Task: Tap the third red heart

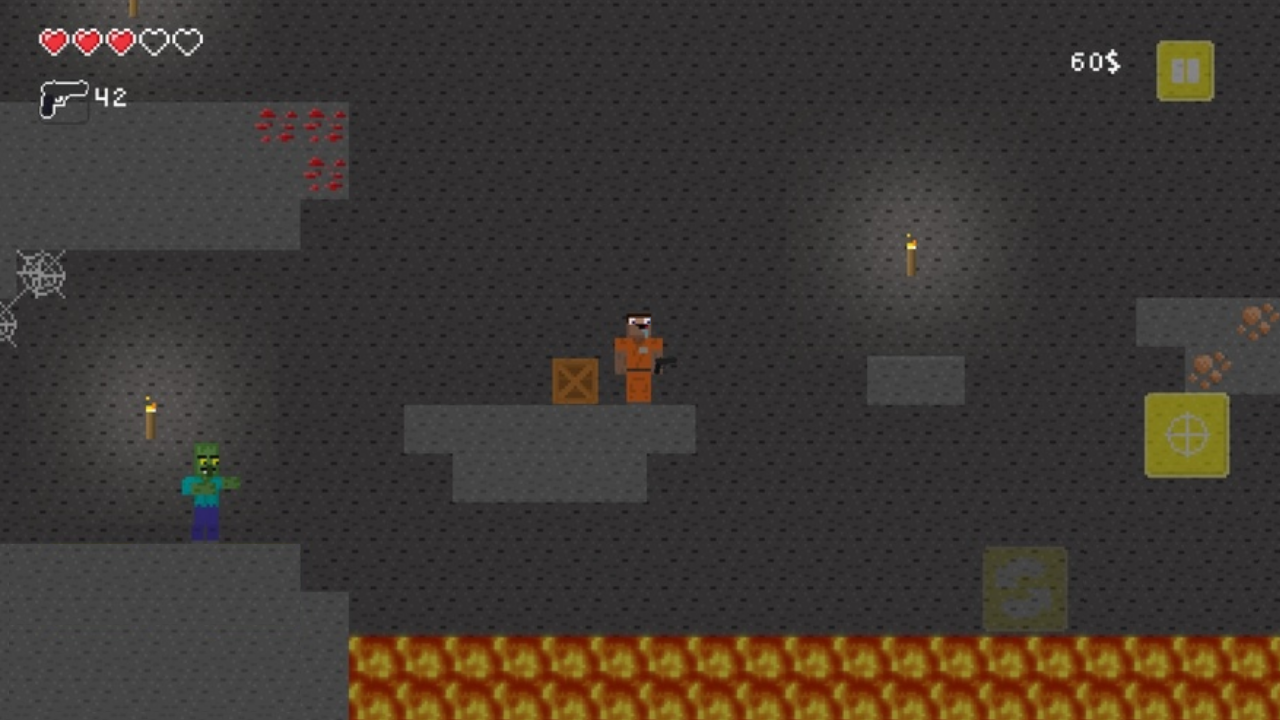Action: point(120,42)
